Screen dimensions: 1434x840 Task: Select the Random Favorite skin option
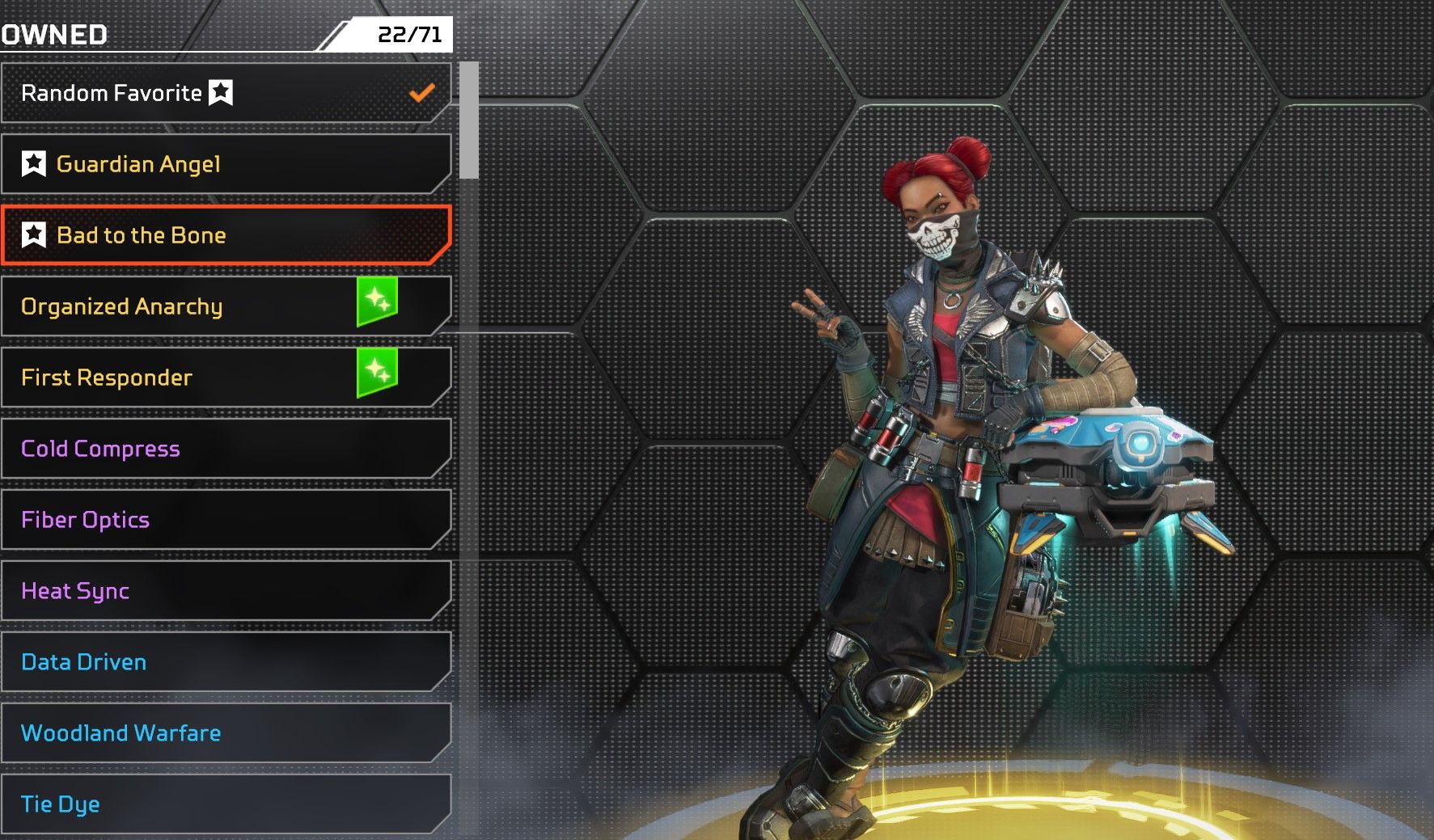pyautogui.click(x=225, y=93)
